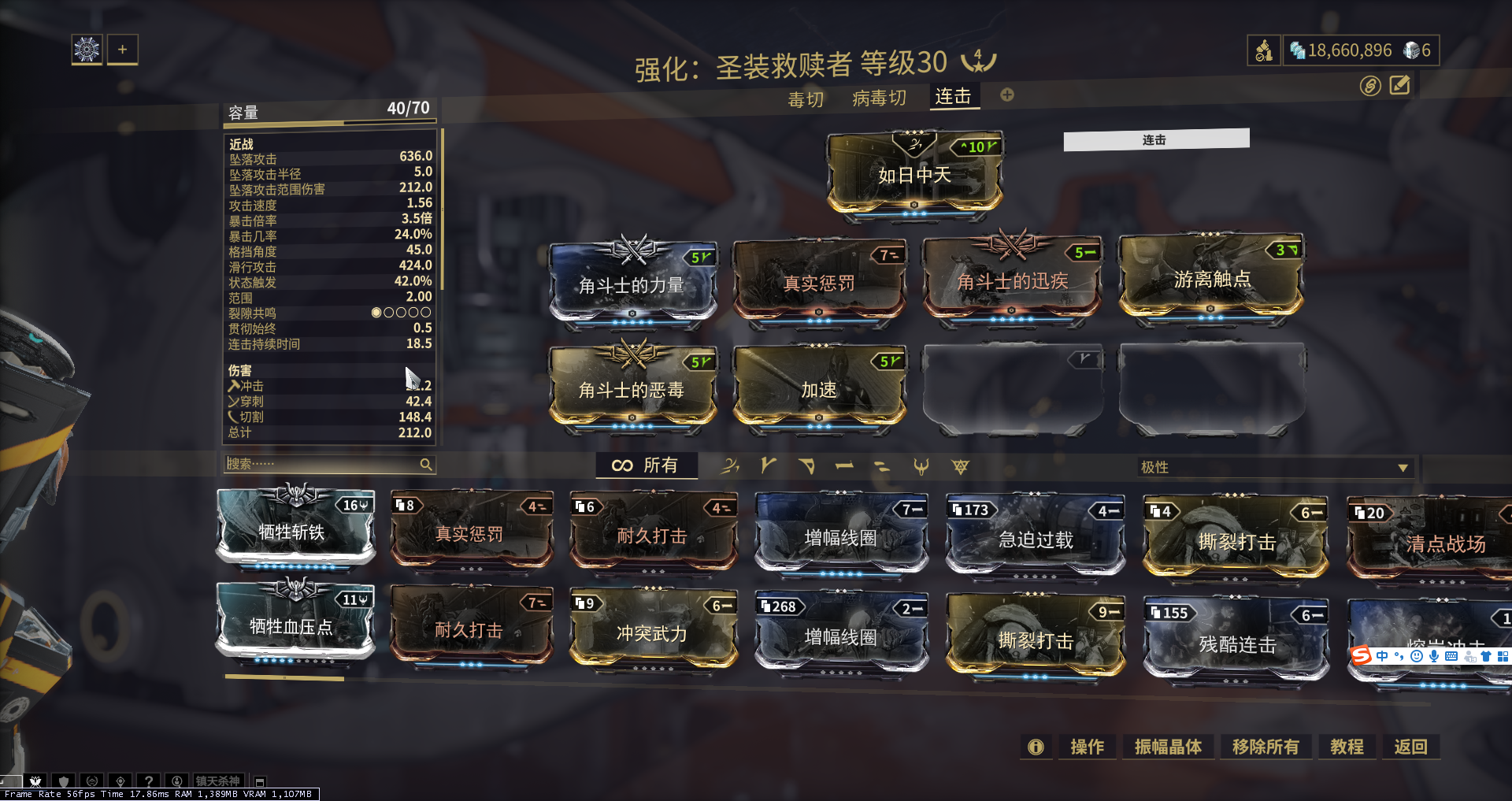Add a new config with the plus icon
Viewport: 1512px width, 801px height.
coord(1007,95)
